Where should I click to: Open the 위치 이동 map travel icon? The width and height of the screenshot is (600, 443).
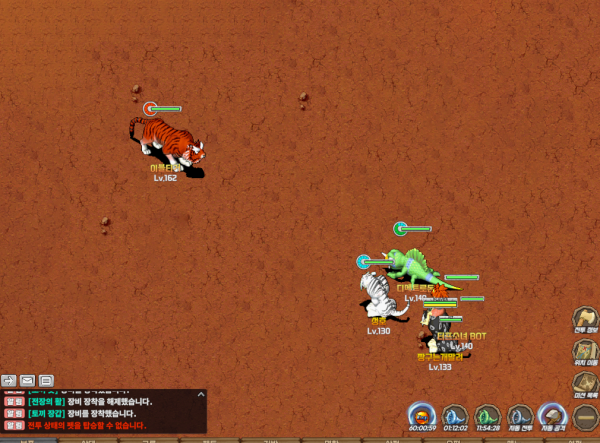click(x=585, y=351)
